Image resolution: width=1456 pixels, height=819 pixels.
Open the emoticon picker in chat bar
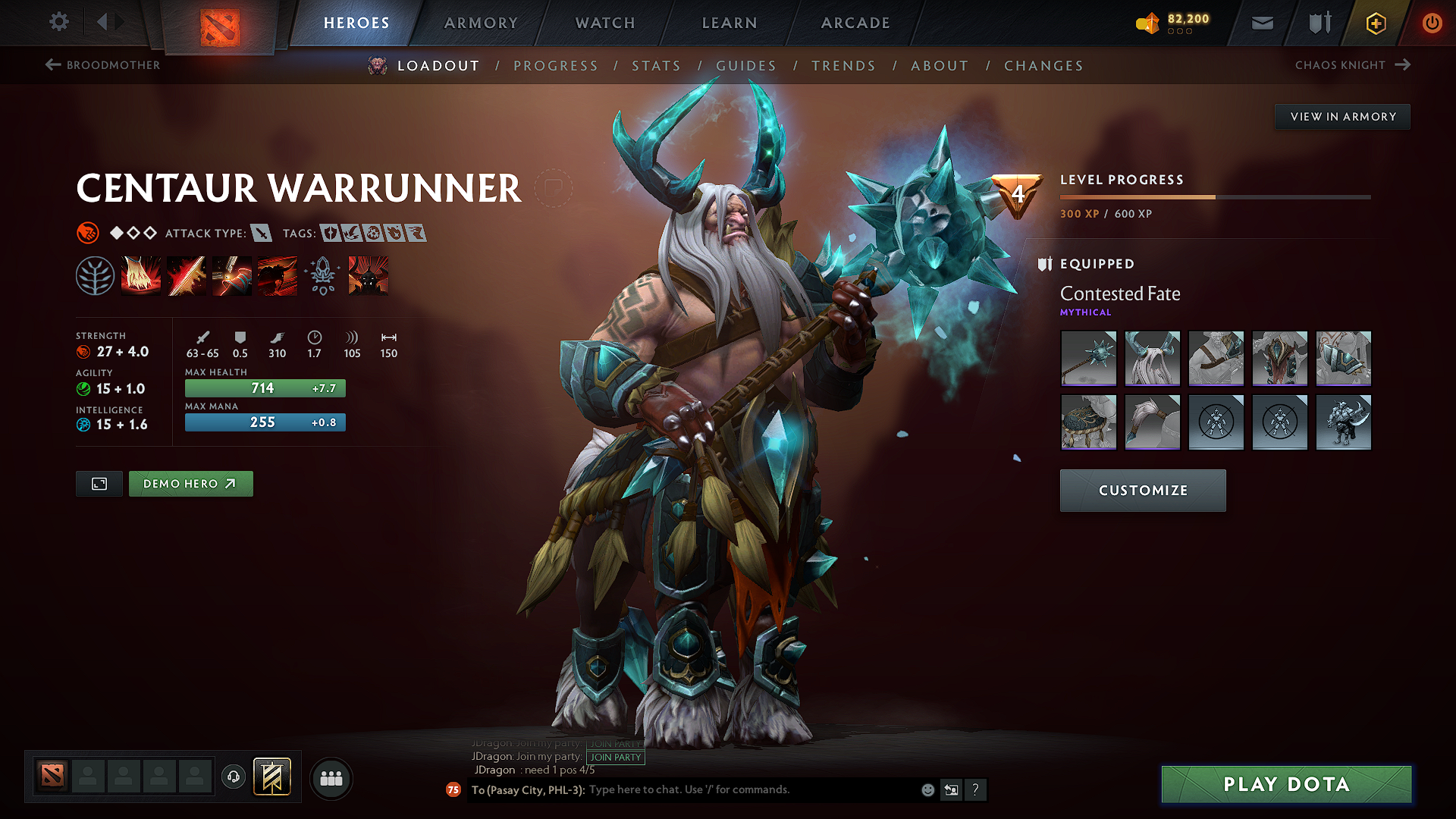click(927, 789)
